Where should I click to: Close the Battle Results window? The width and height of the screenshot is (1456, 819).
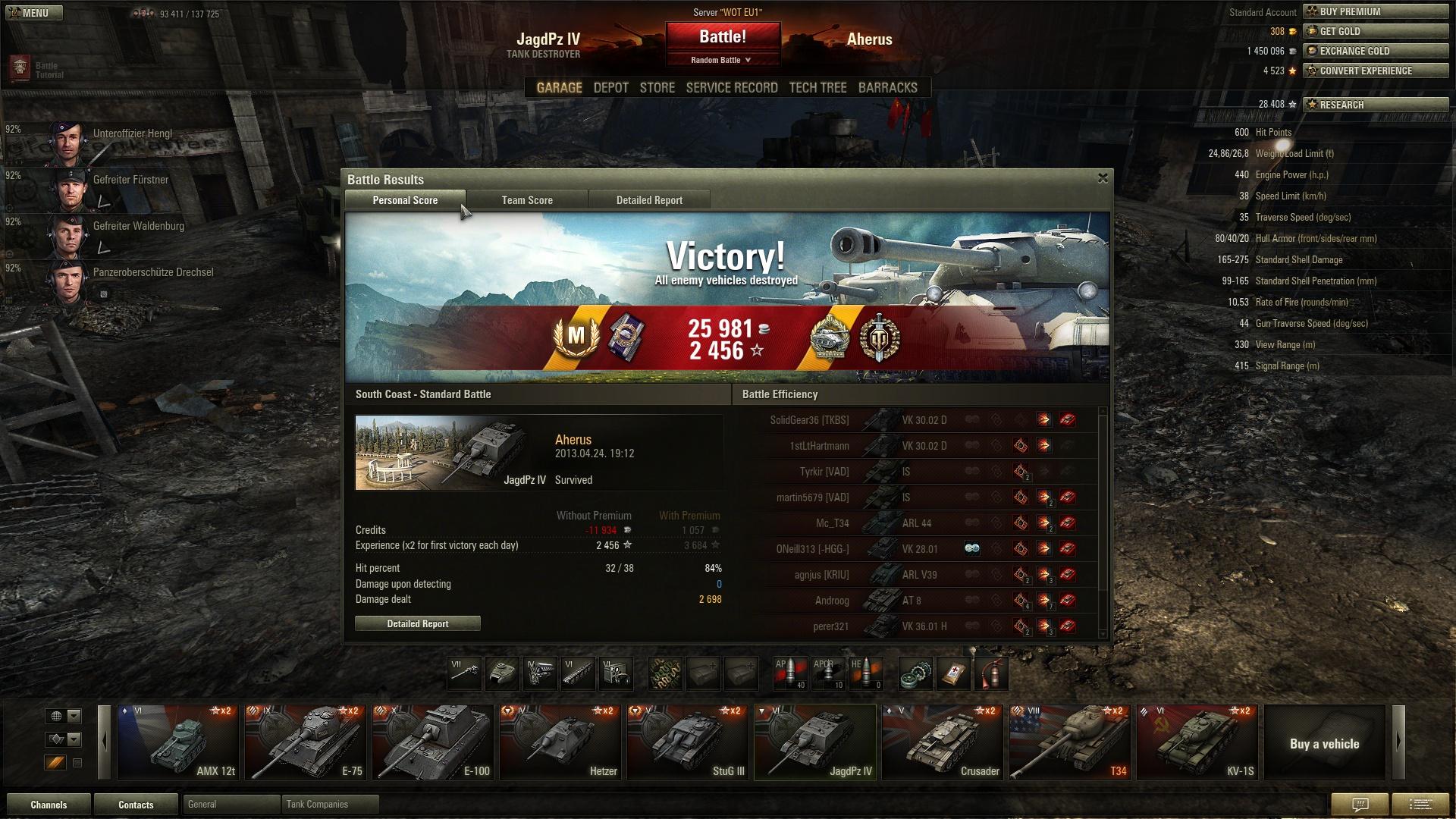click(x=1103, y=178)
